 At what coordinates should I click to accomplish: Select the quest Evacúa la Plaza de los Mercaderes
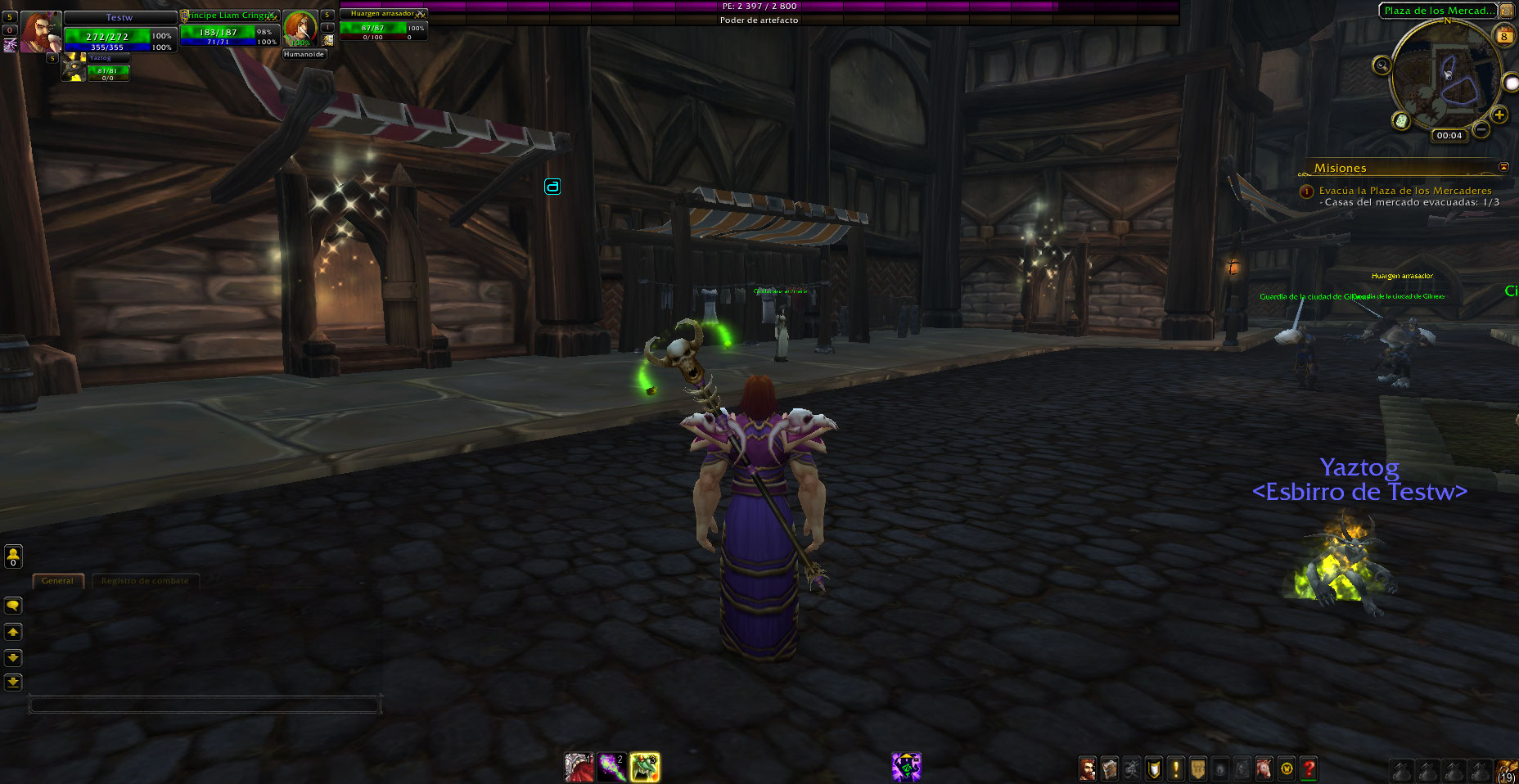(x=1404, y=191)
